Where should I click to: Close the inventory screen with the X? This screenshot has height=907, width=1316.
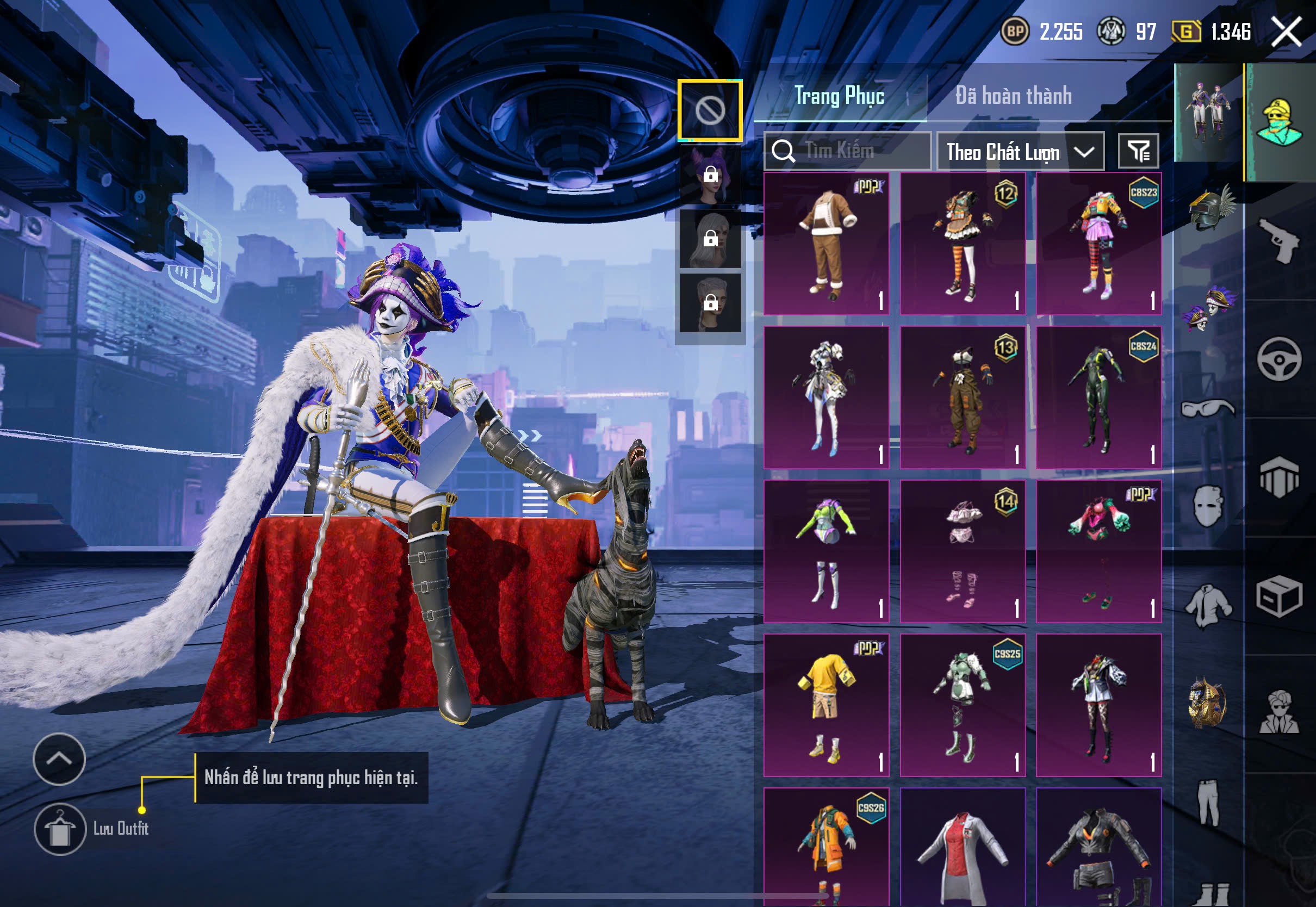(1287, 32)
